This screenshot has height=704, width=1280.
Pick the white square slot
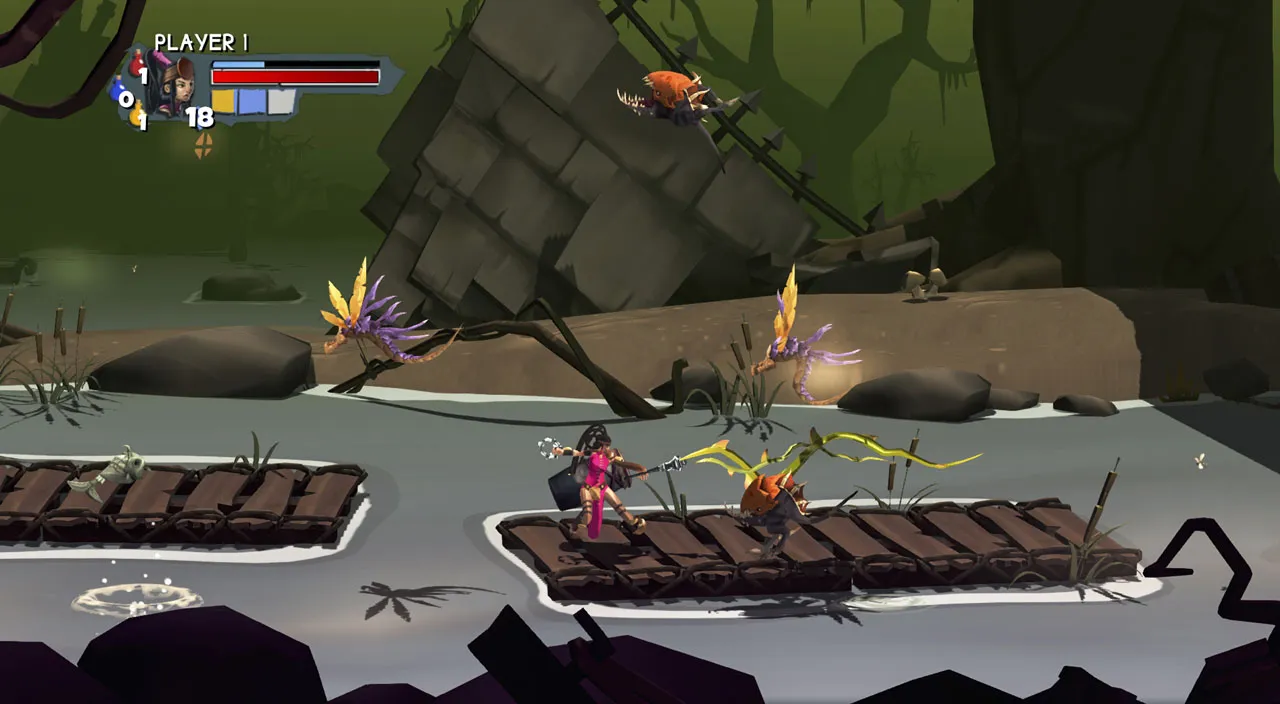(x=281, y=101)
